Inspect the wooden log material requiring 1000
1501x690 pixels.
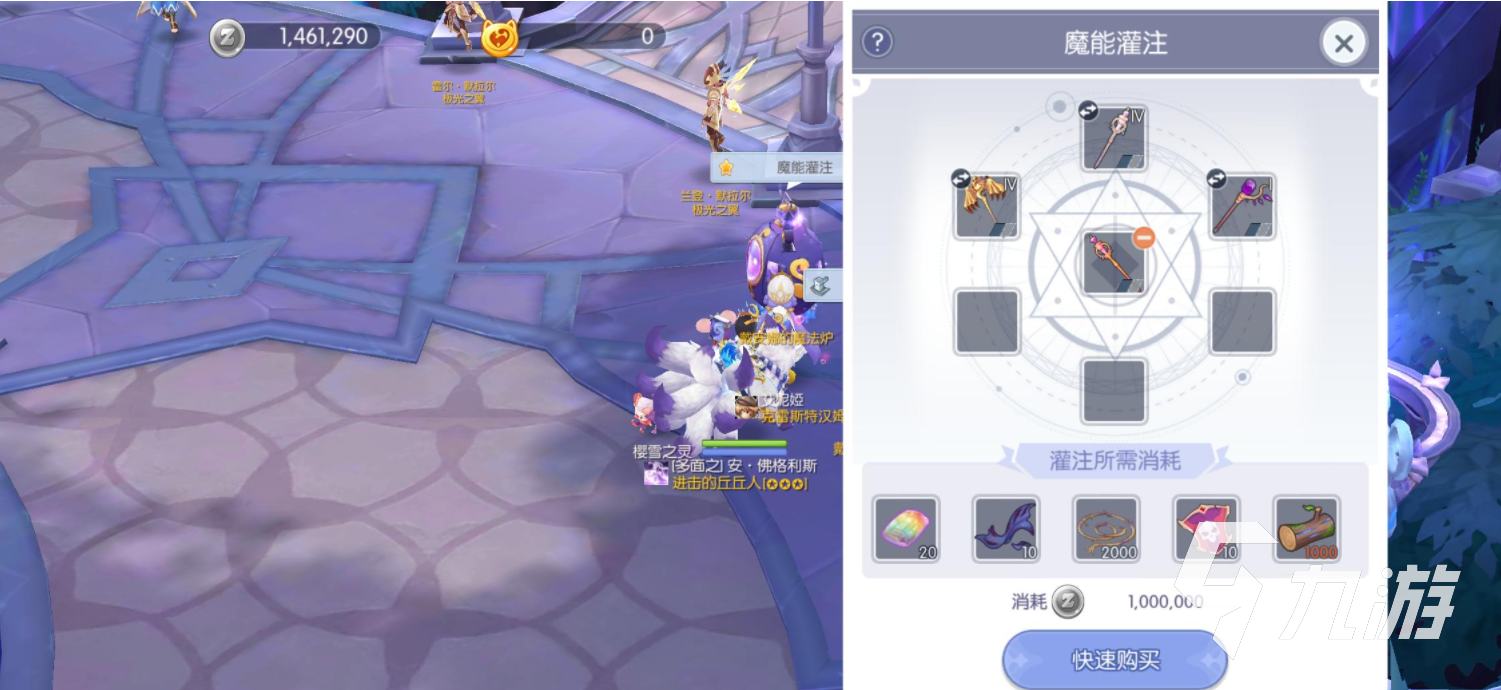pyautogui.click(x=1306, y=529)
